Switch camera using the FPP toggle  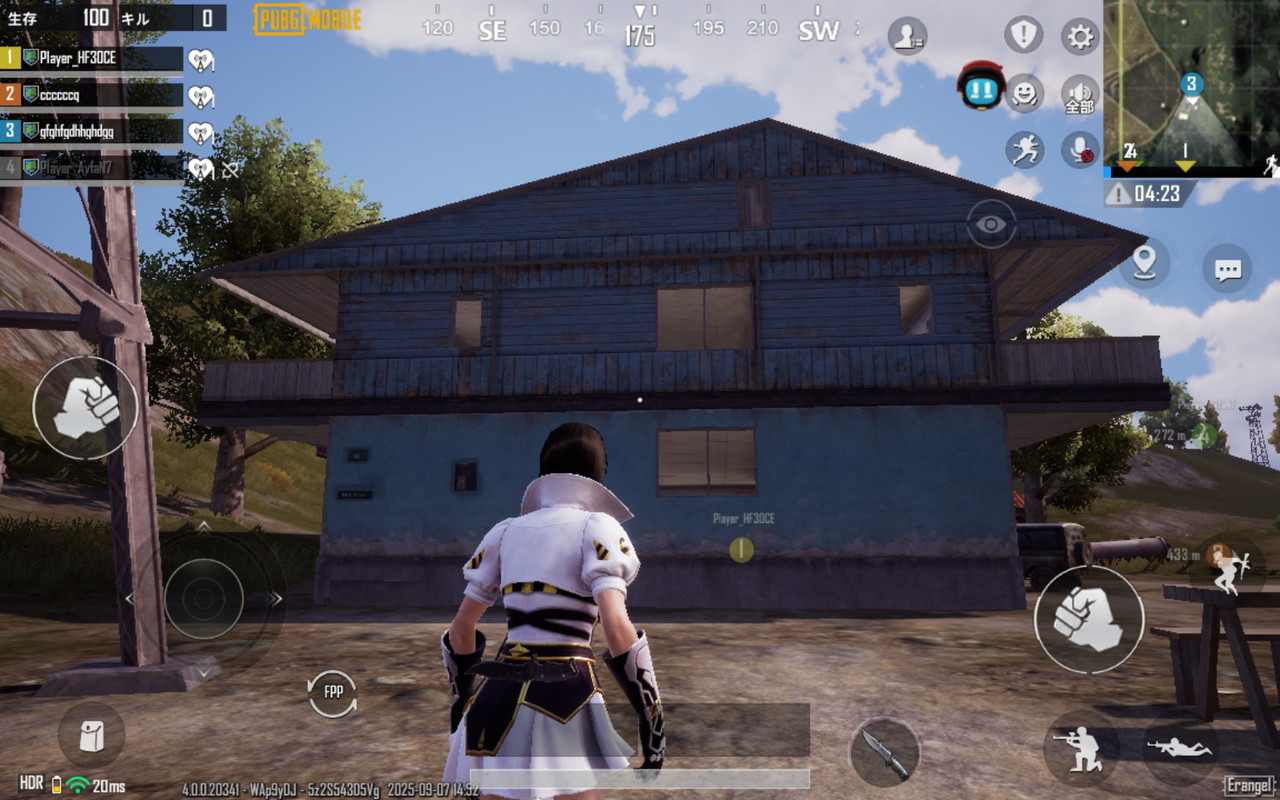[x=333, y=692]
